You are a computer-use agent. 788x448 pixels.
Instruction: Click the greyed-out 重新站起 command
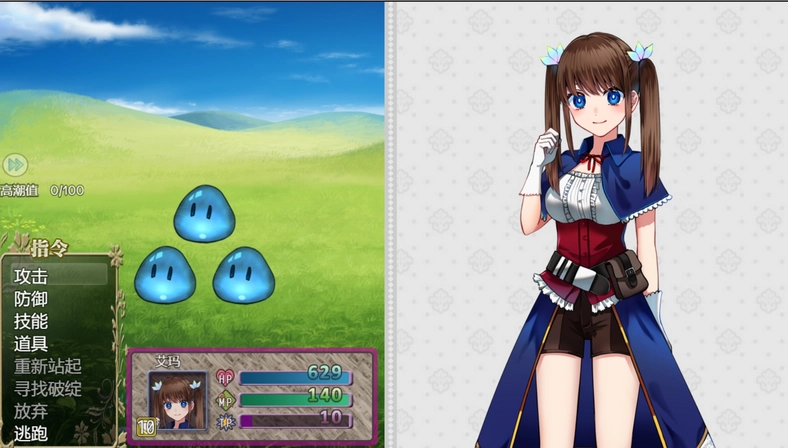(x=47, y=367)
